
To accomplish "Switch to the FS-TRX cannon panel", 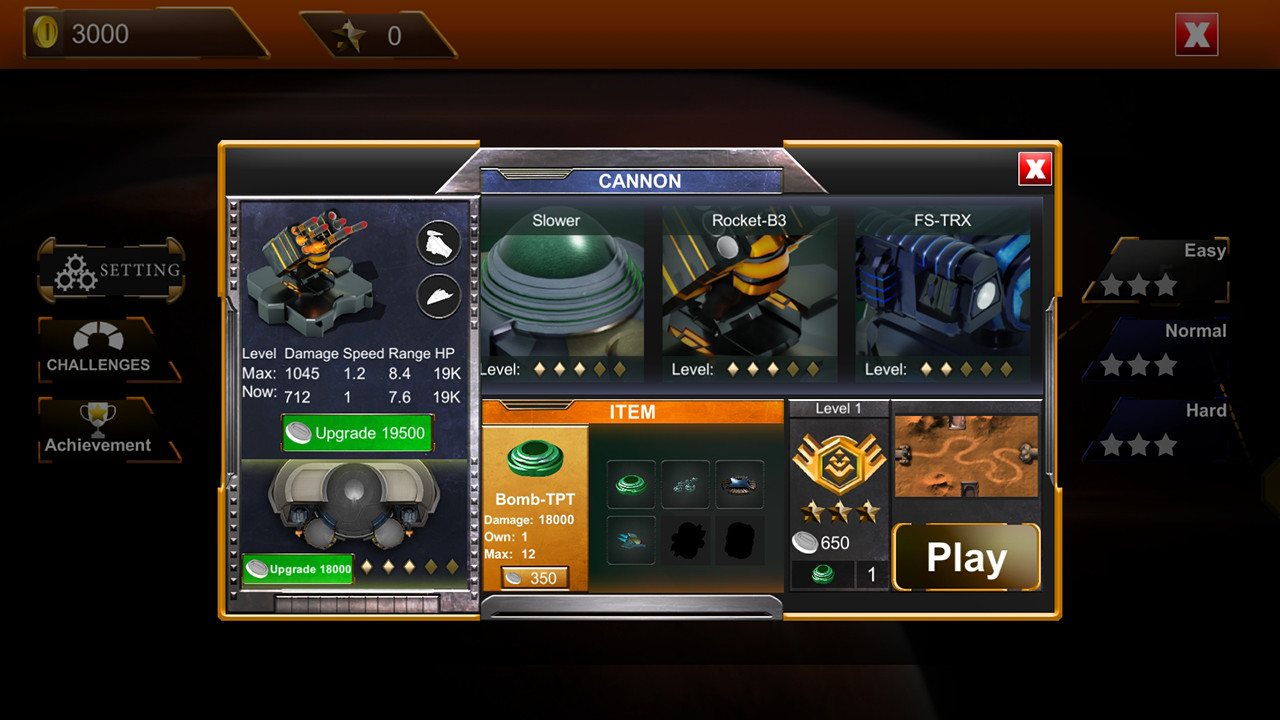I will coord(941,290).
